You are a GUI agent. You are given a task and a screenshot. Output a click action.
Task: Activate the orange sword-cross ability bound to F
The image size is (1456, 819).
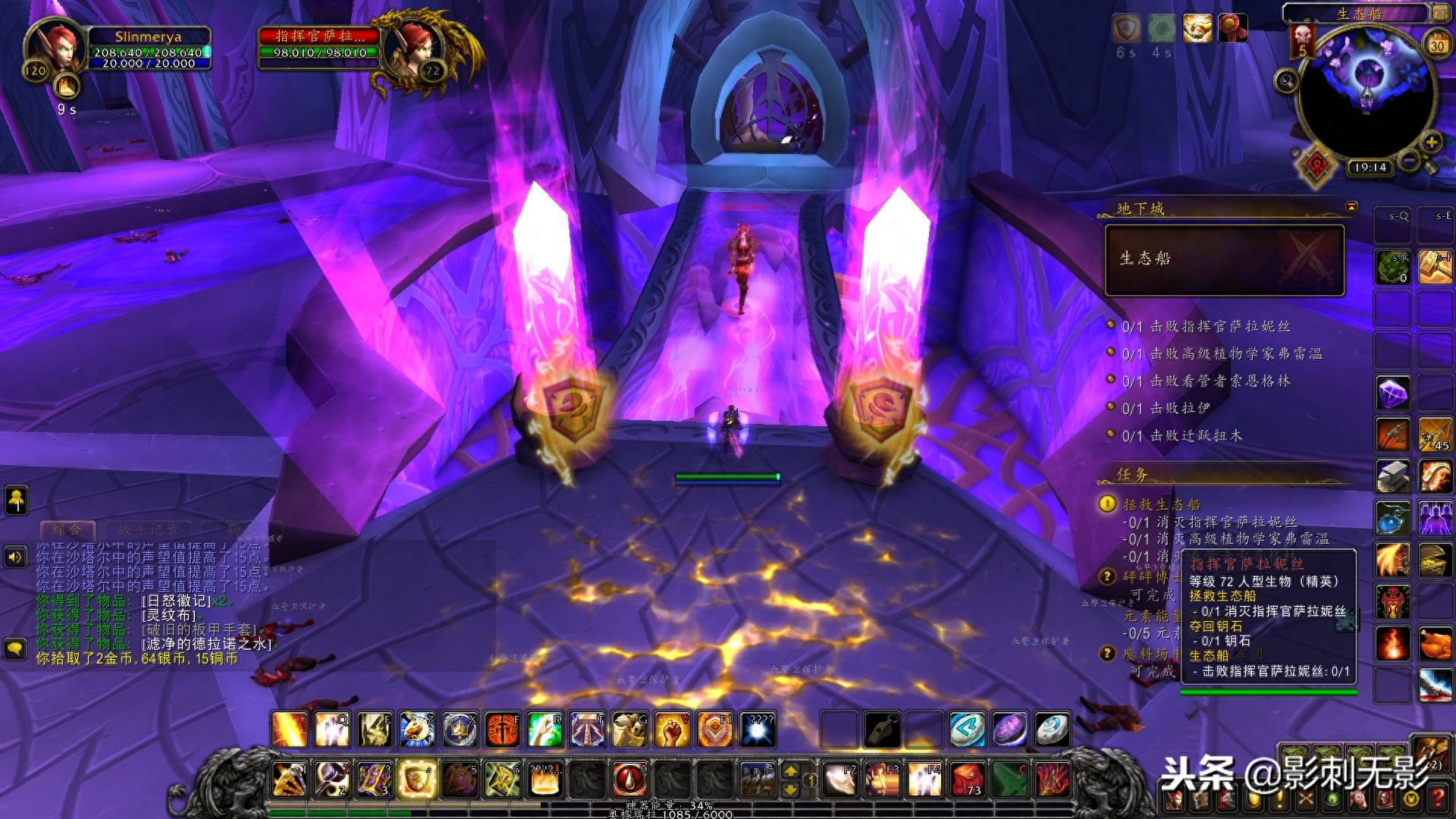tap(501, 730)
